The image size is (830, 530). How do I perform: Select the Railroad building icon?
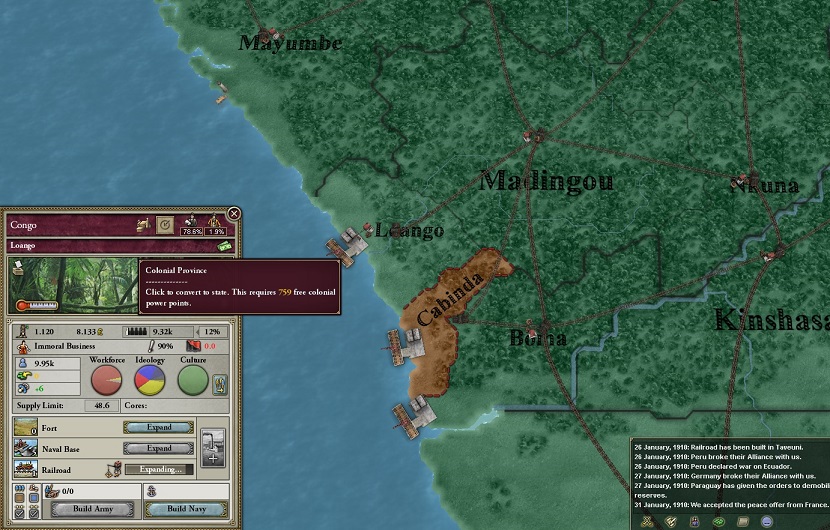click(x=26, y=469)
